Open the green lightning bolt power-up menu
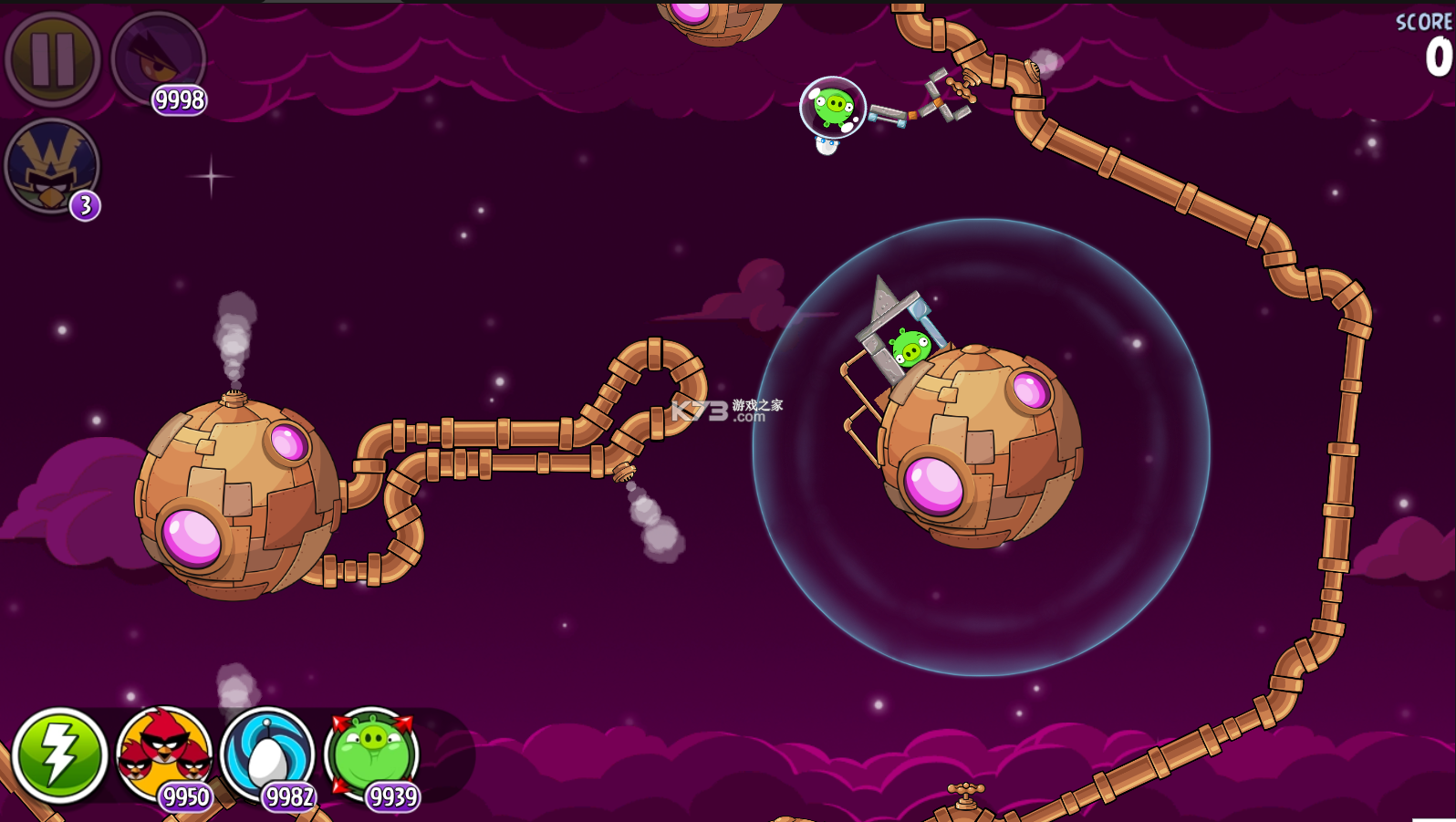Image resolution: width=1456 pixels, height=822 pixels. point(59,755)
